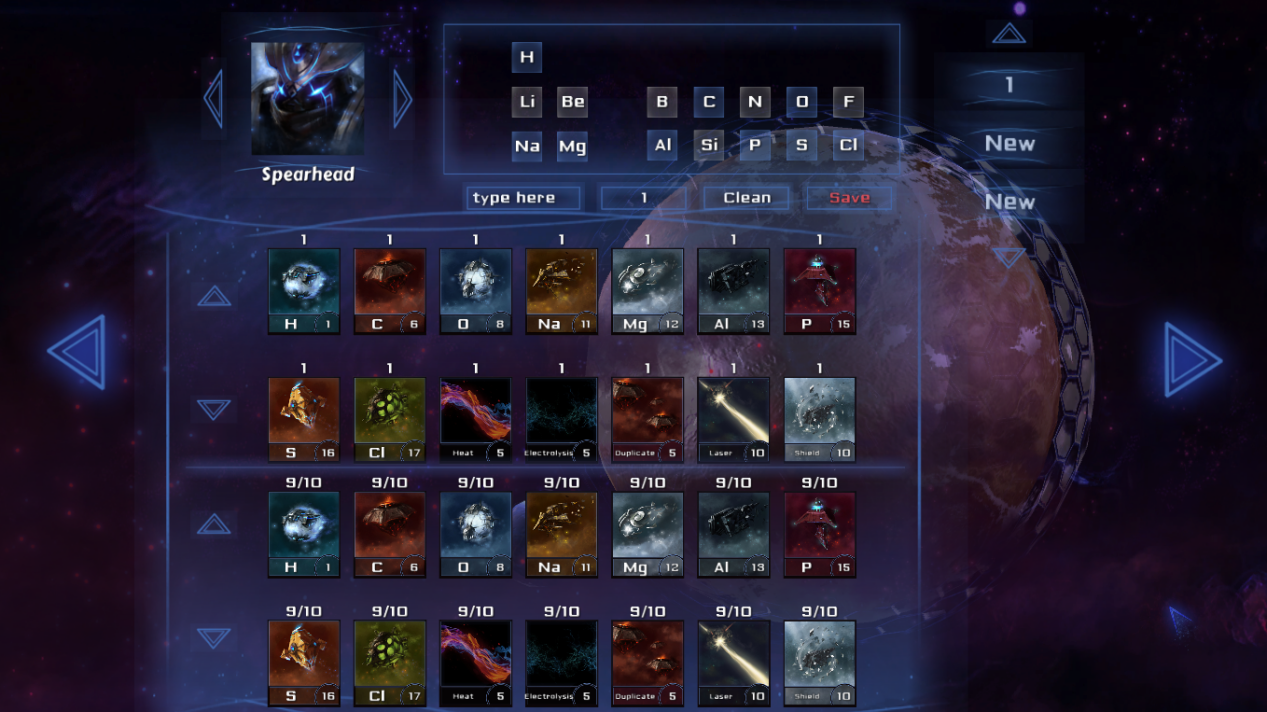
Task: Choose the Be periodic table element
Action: tap(573, 101)
